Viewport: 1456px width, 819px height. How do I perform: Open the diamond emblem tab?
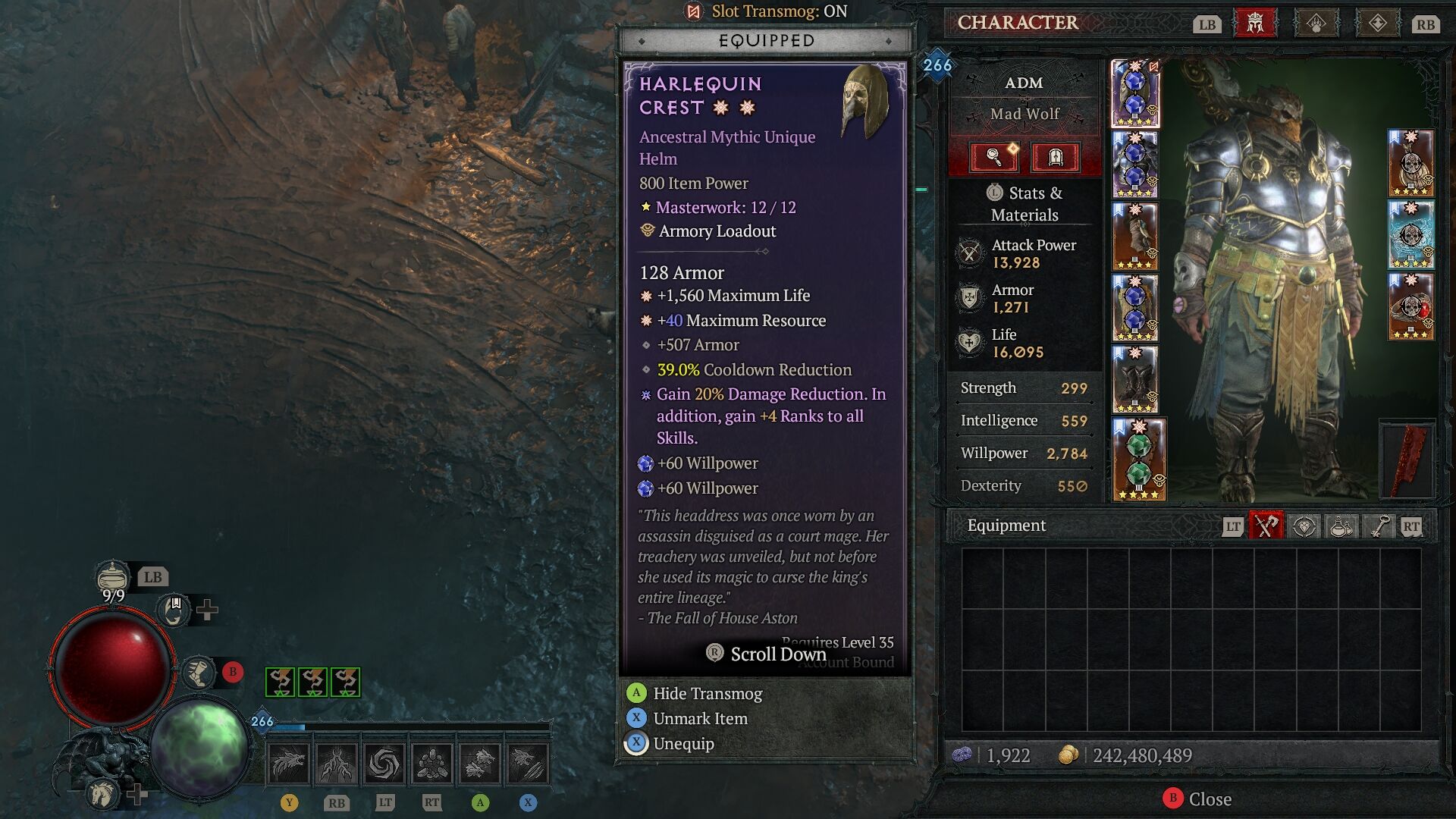tap(1377, 24)
